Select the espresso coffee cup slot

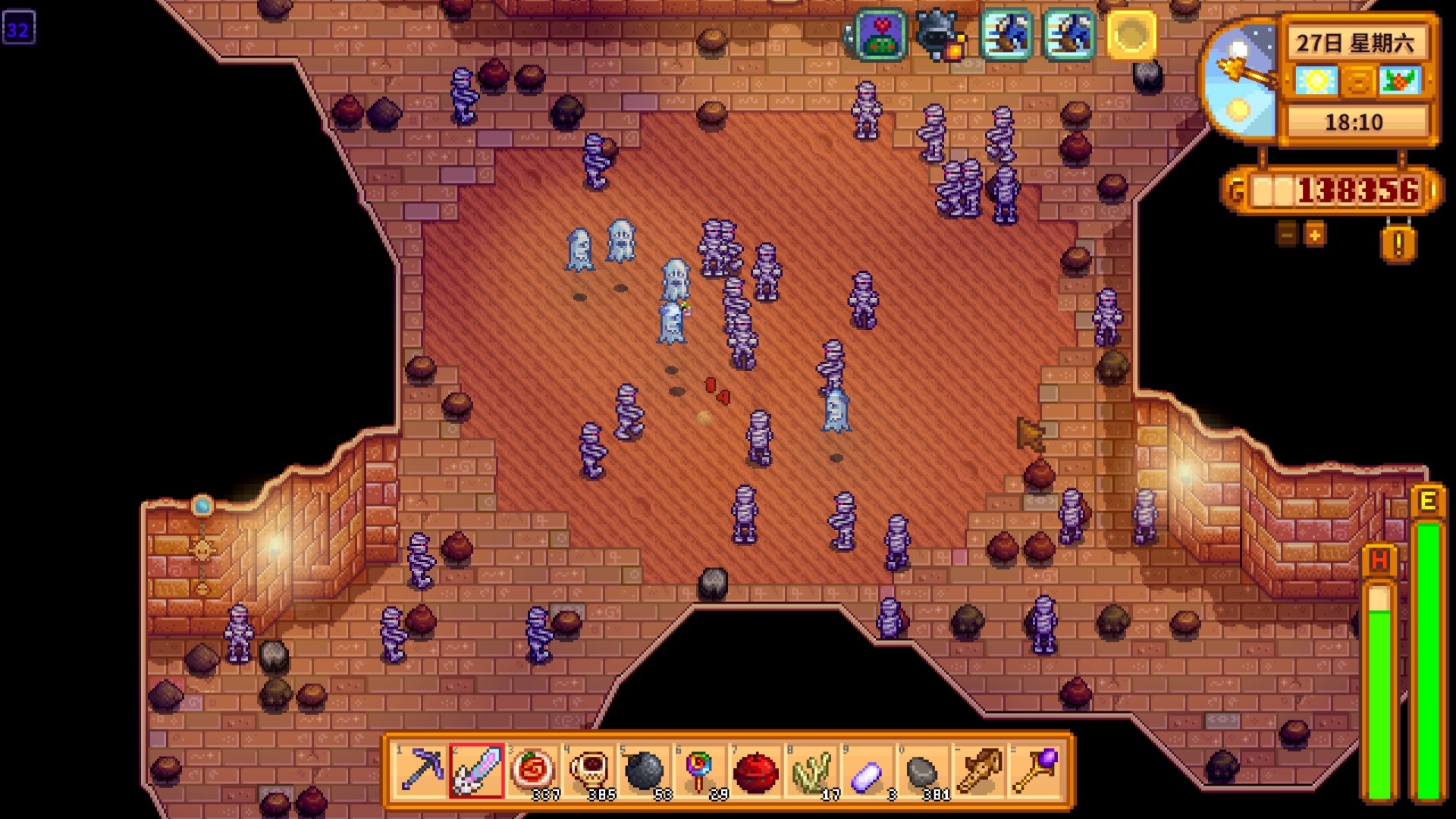589,770
